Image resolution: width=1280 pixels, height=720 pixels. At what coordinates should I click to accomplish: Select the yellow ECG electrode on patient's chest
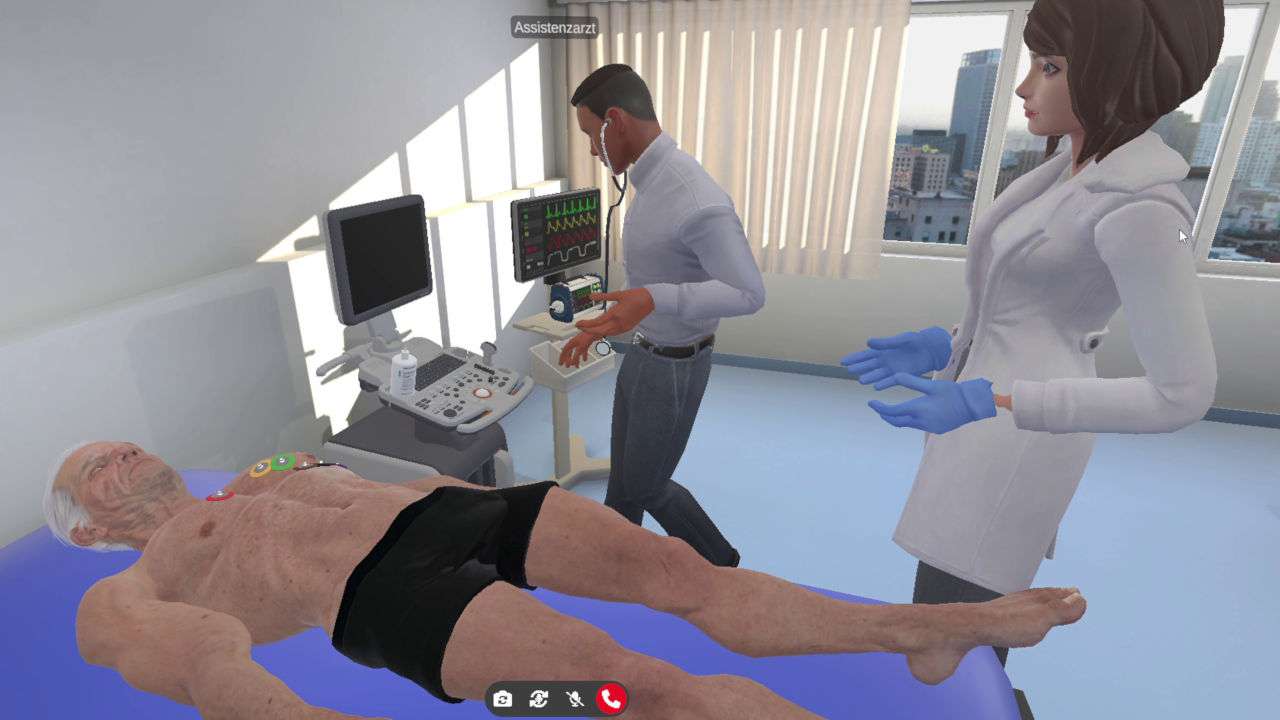click(260, 467)
